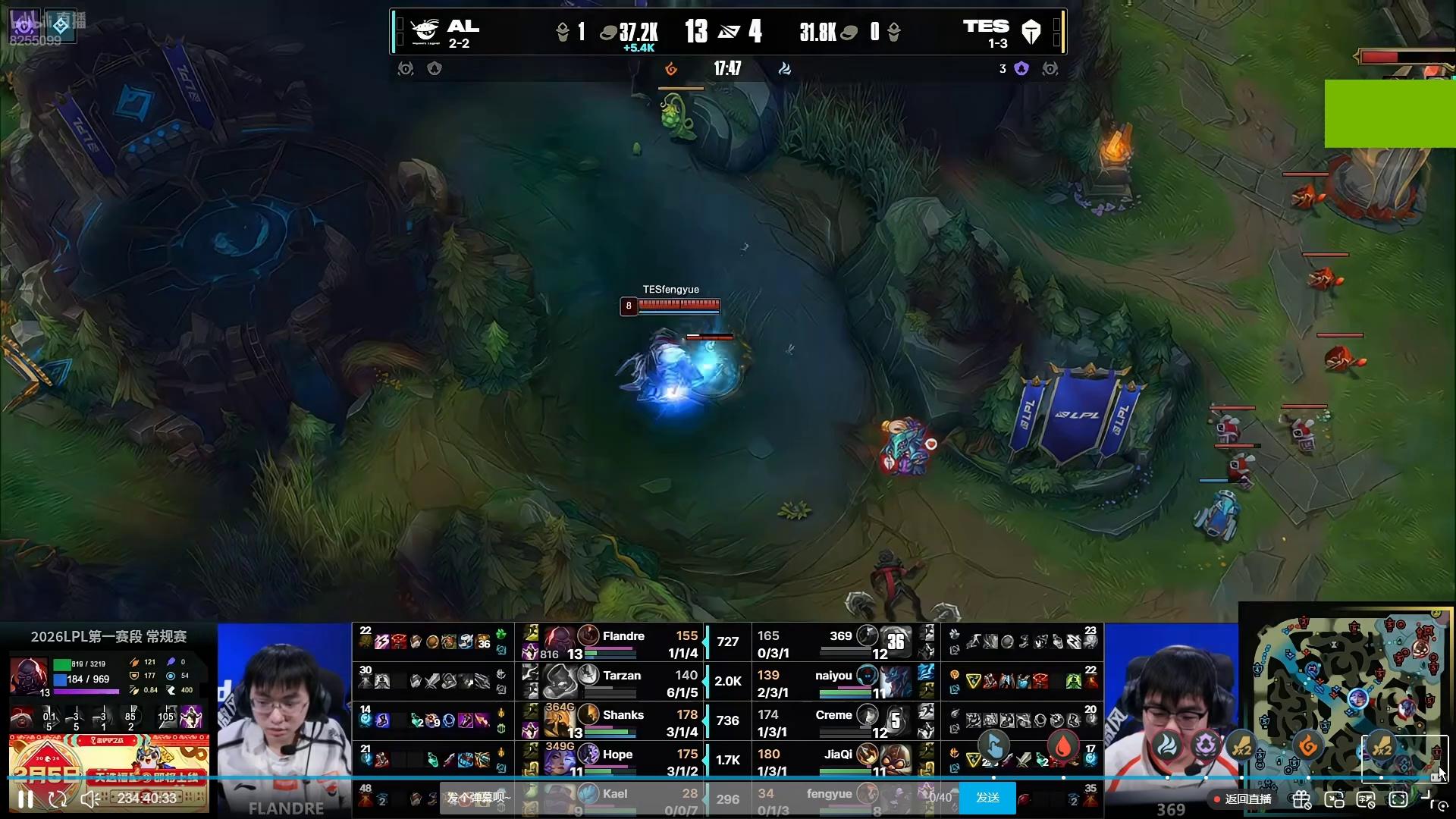
Task: Select Hope's row on the scoreboard
Action: click(617, 761)
